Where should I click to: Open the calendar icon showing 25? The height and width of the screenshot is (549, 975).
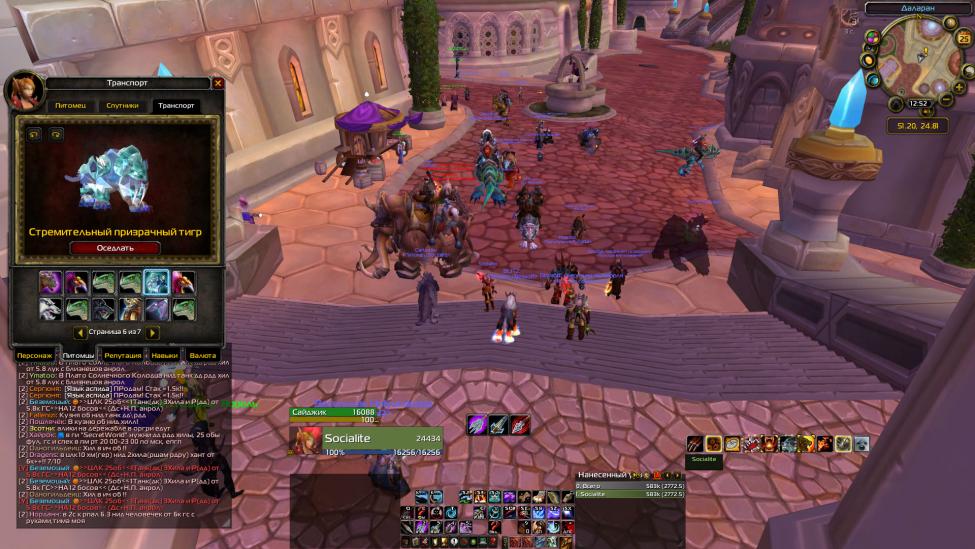click(964, 39)
